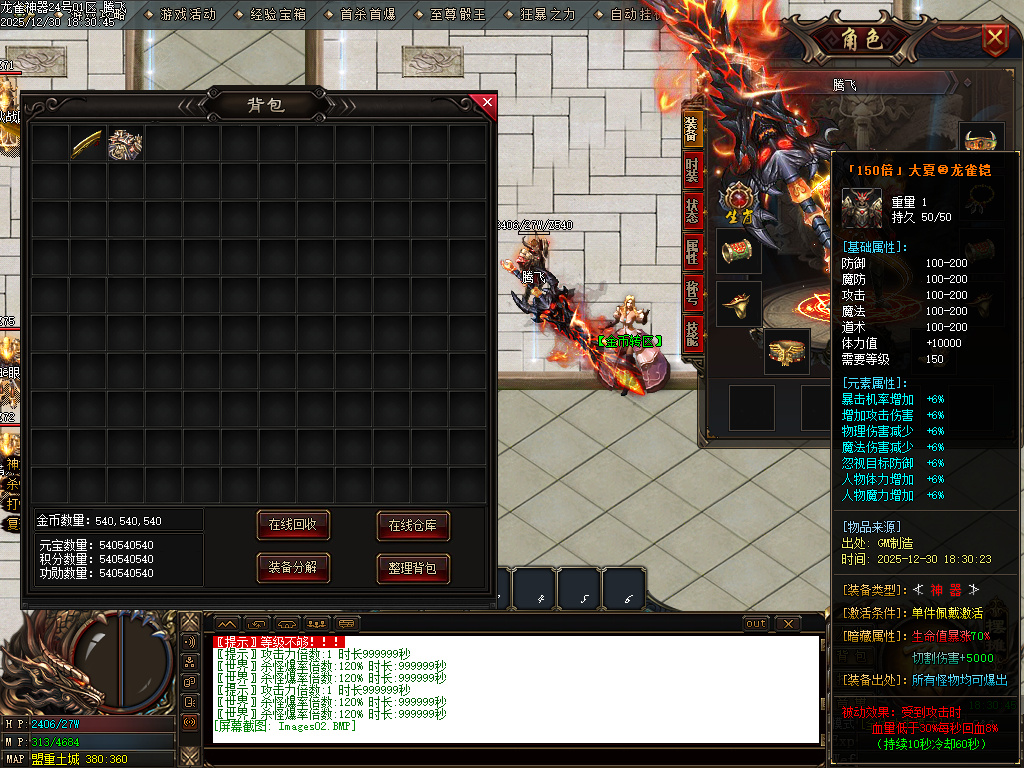The width and height of the screenshot is (1024, 768).
Task: Open the 首杀首爆 first-kill menu
Action: pyautogui.click(x=368, y=15)
